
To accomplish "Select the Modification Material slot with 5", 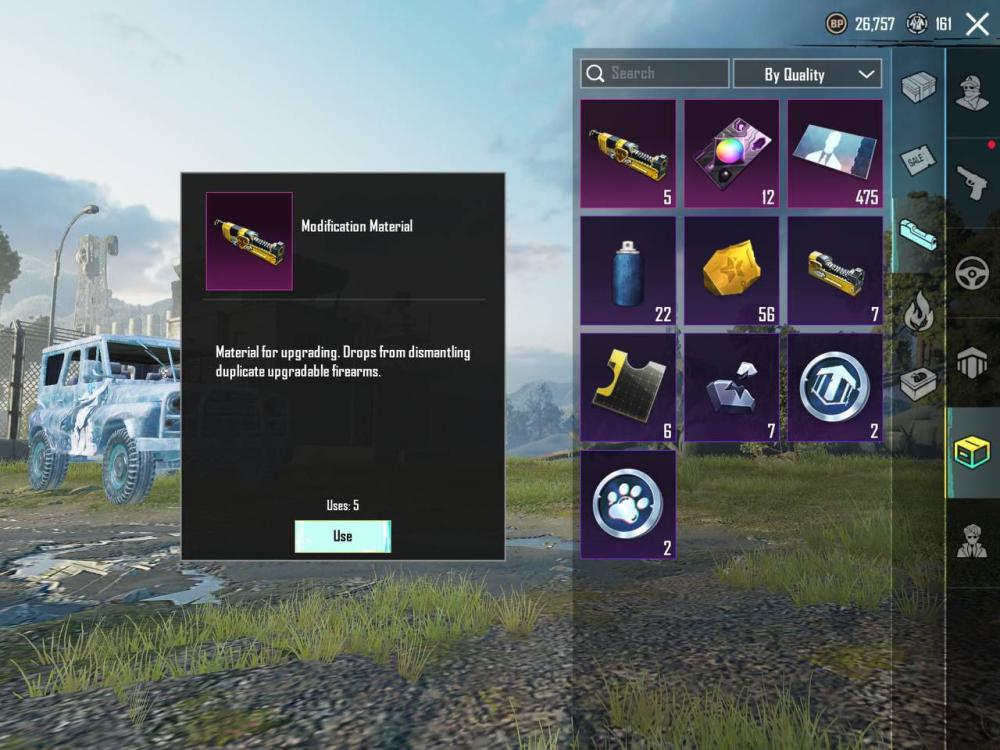I will [628, 153].
